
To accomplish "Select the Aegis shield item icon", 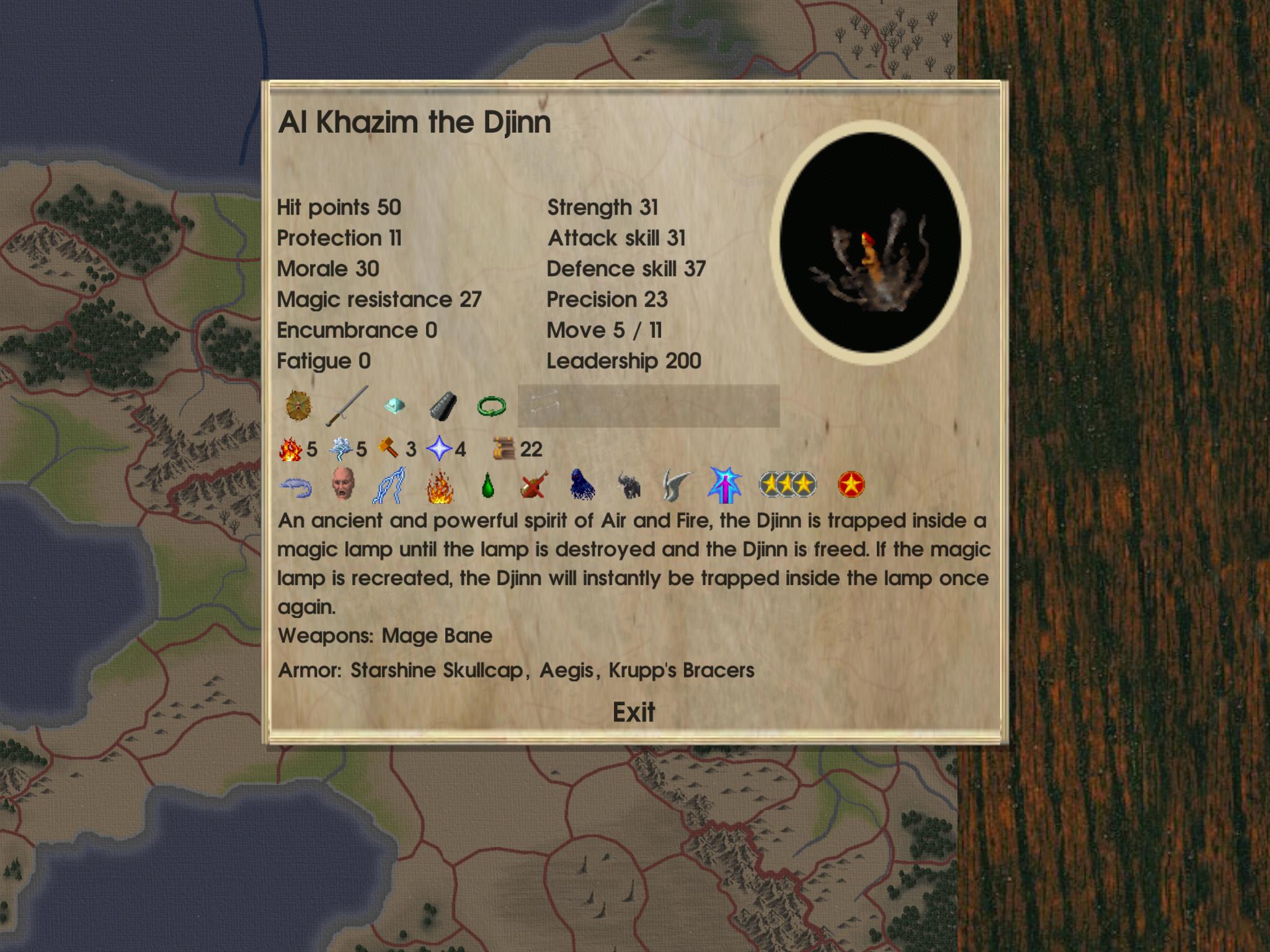I will tap(299, 407).
